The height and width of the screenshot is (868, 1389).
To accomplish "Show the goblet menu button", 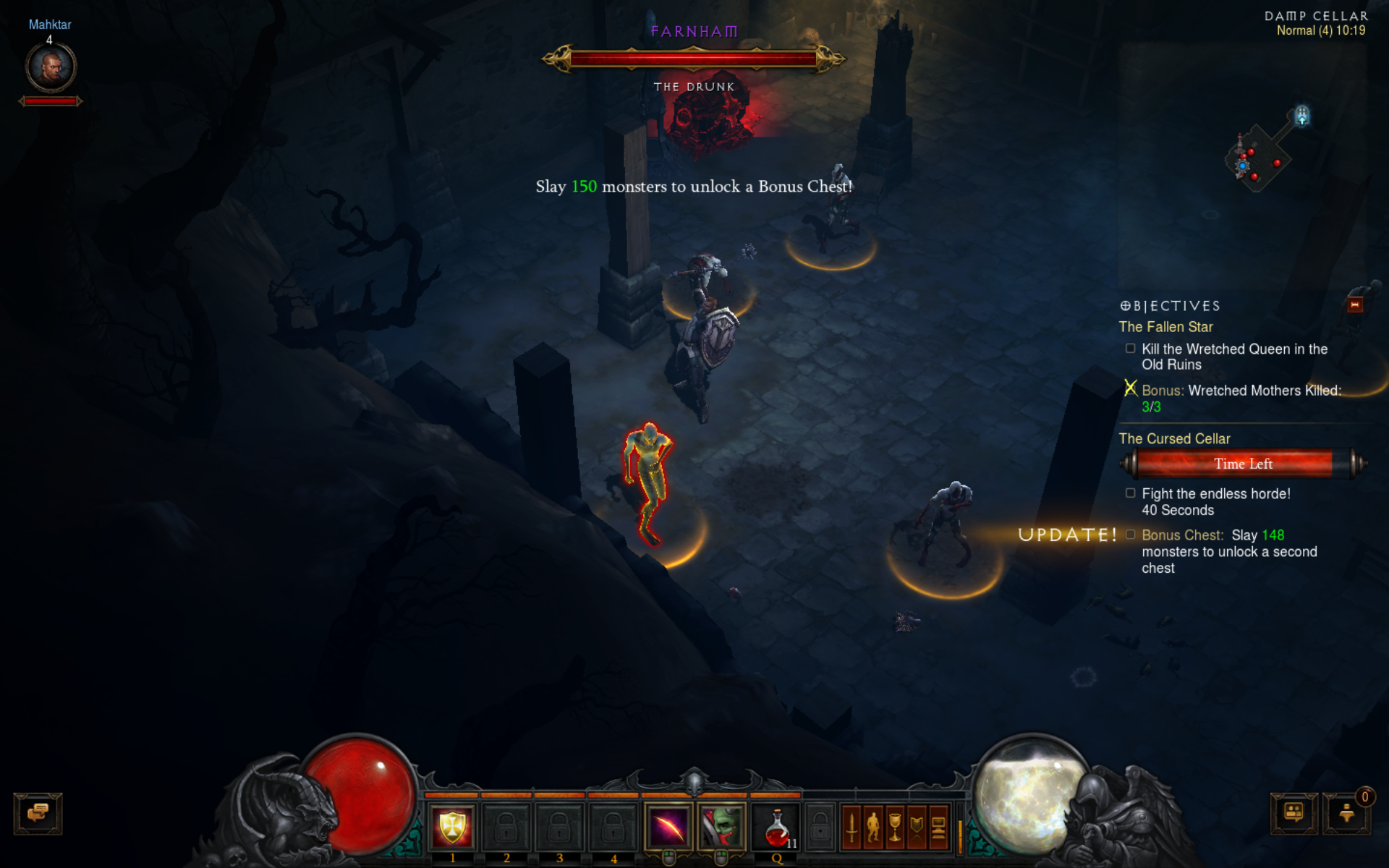I will (x=895, y=827).
